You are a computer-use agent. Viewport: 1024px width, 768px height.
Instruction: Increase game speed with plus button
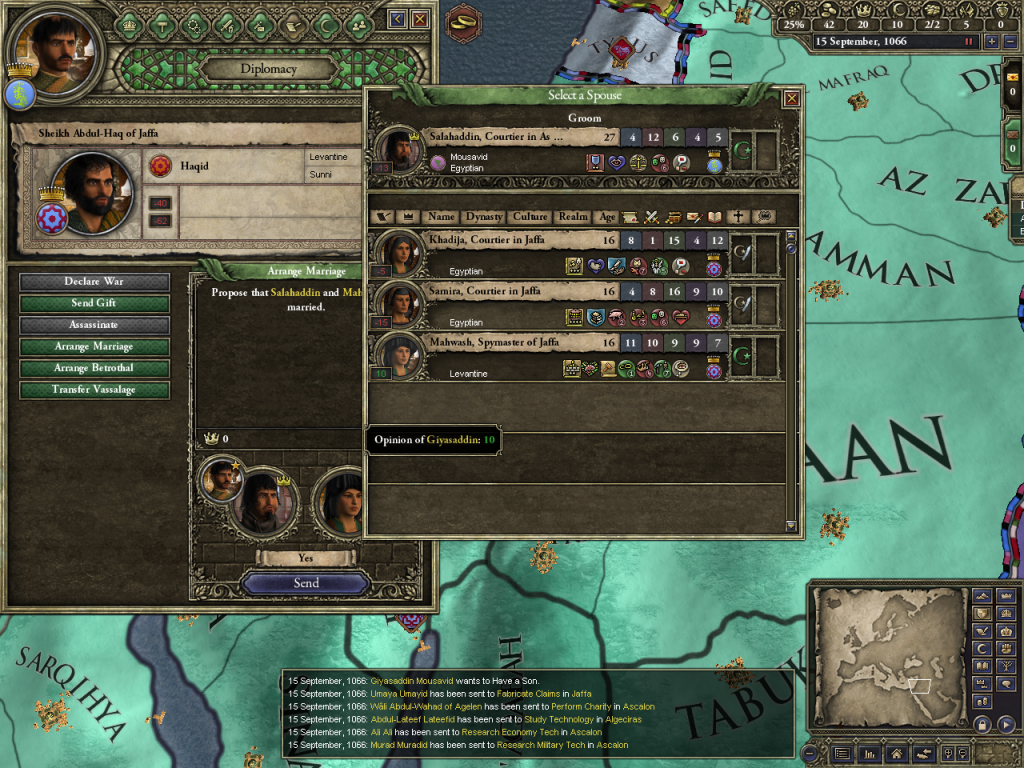pyautogui.click(x=991, y=42)
